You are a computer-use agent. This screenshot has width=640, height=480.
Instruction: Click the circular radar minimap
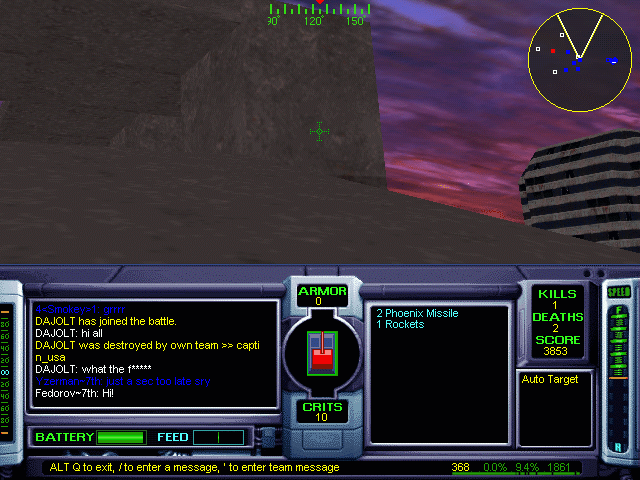coord(579,59)
